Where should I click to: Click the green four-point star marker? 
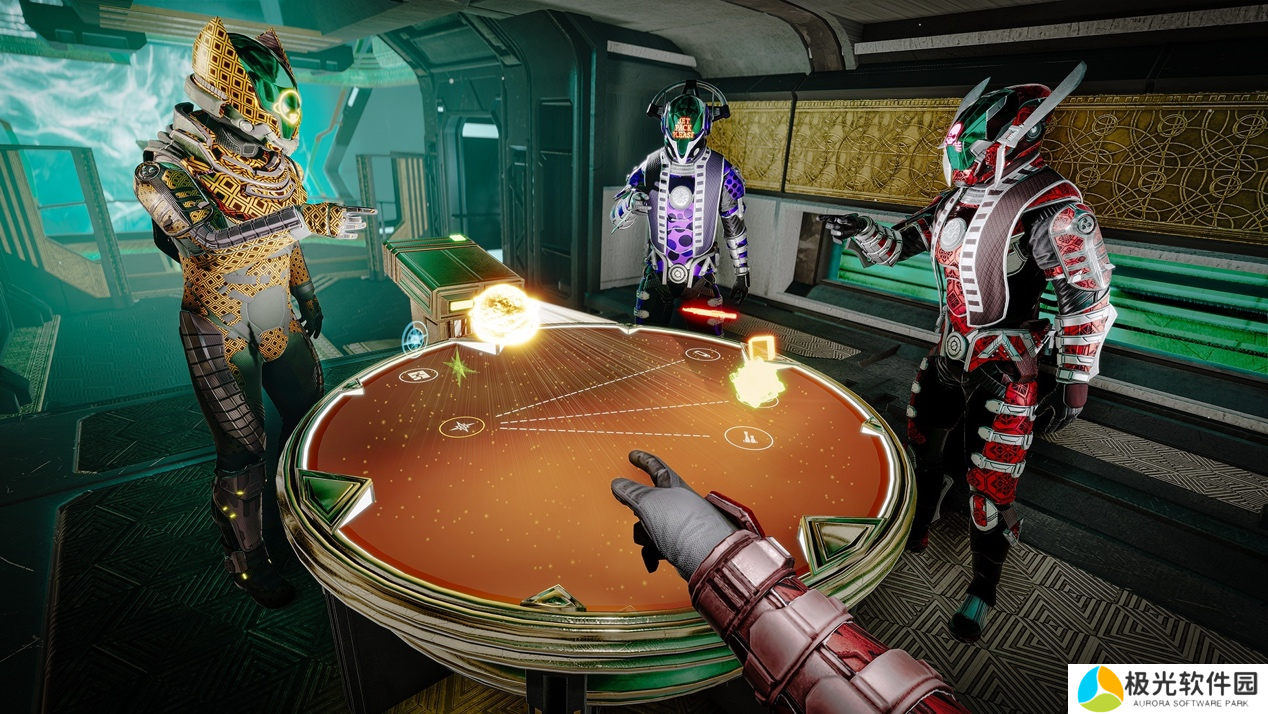[459, 366]
